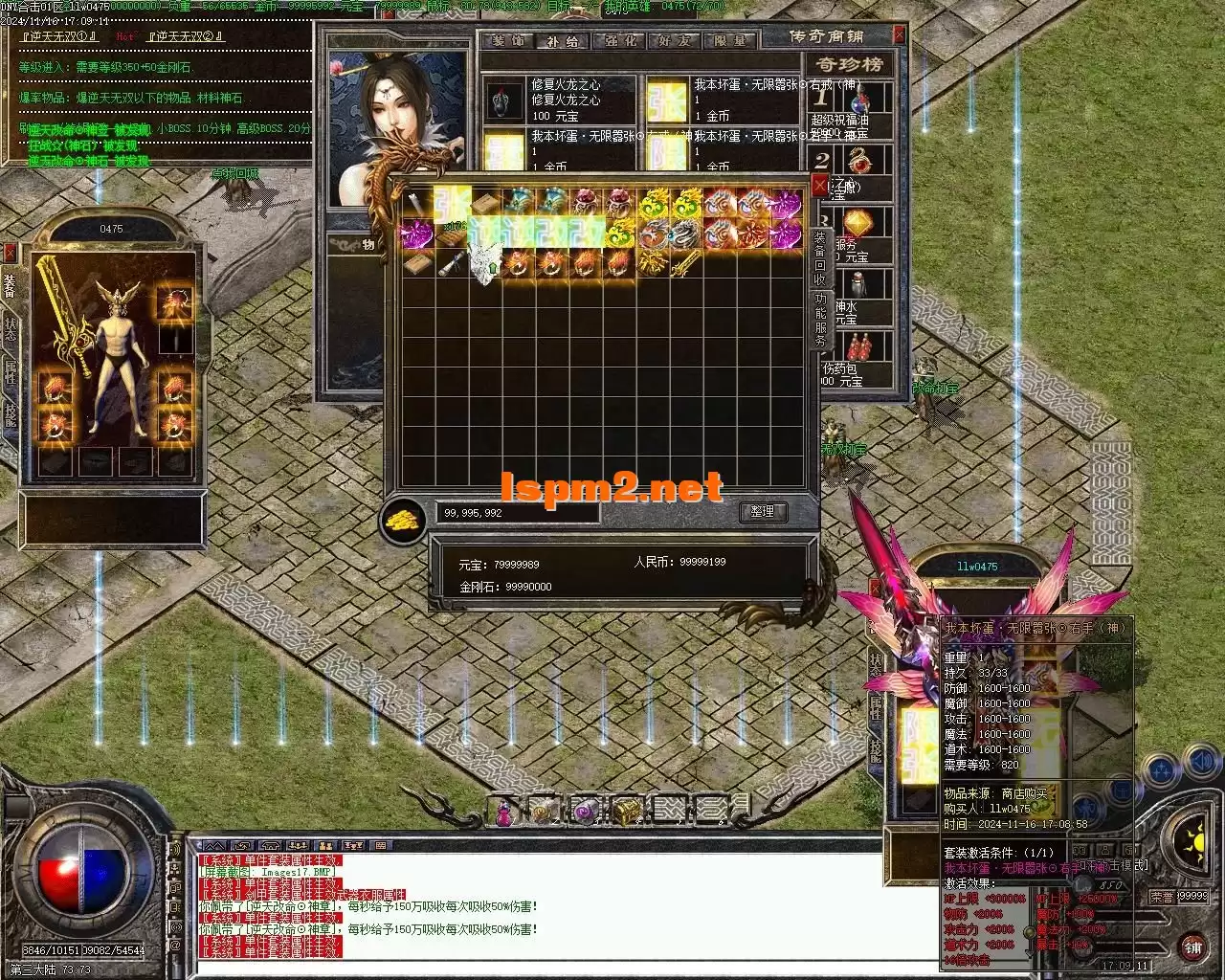The width and height of the screenshot is (1225, 980).
Task: Open the 补给 supplies tab
Action: coord(563,40)
